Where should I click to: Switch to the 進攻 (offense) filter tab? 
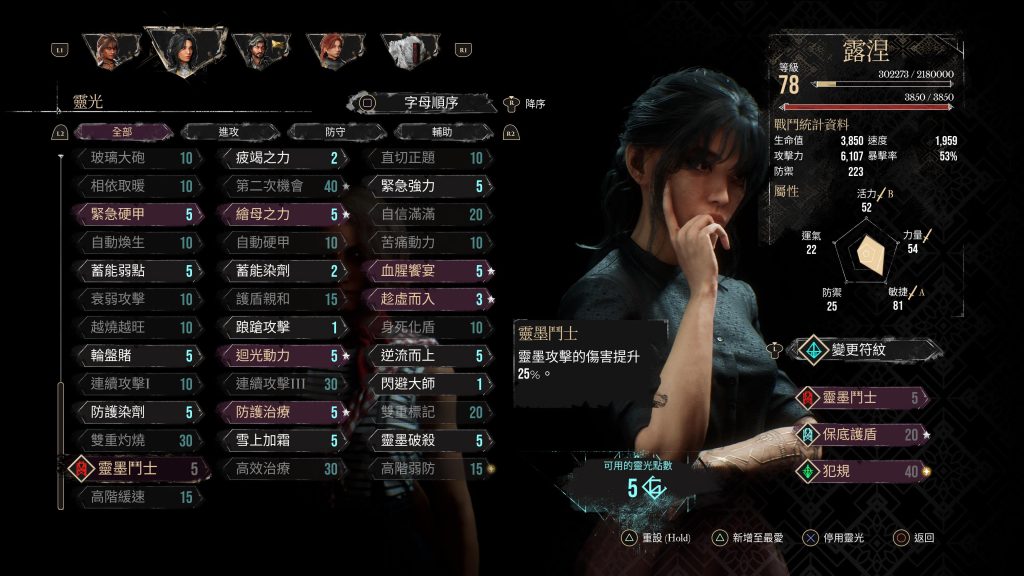click(x=228, y=131)
